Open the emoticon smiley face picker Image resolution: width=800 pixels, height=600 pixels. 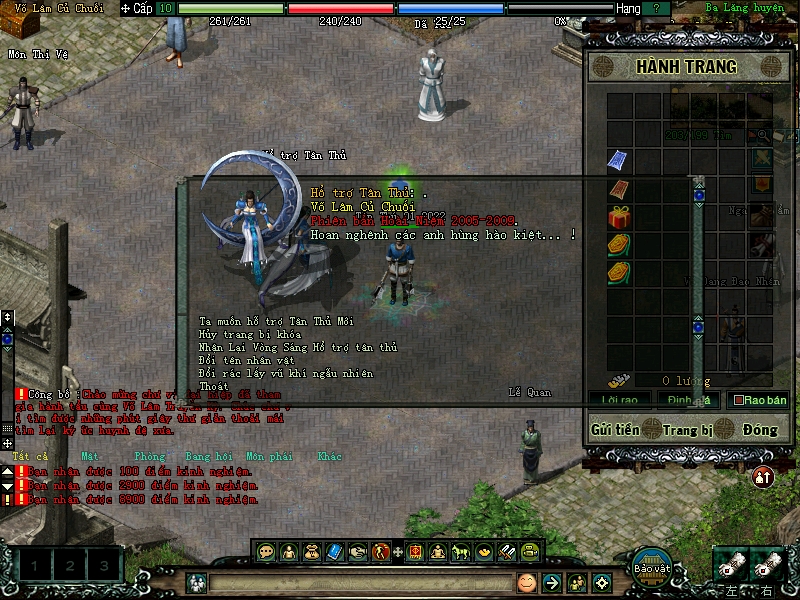526,582
